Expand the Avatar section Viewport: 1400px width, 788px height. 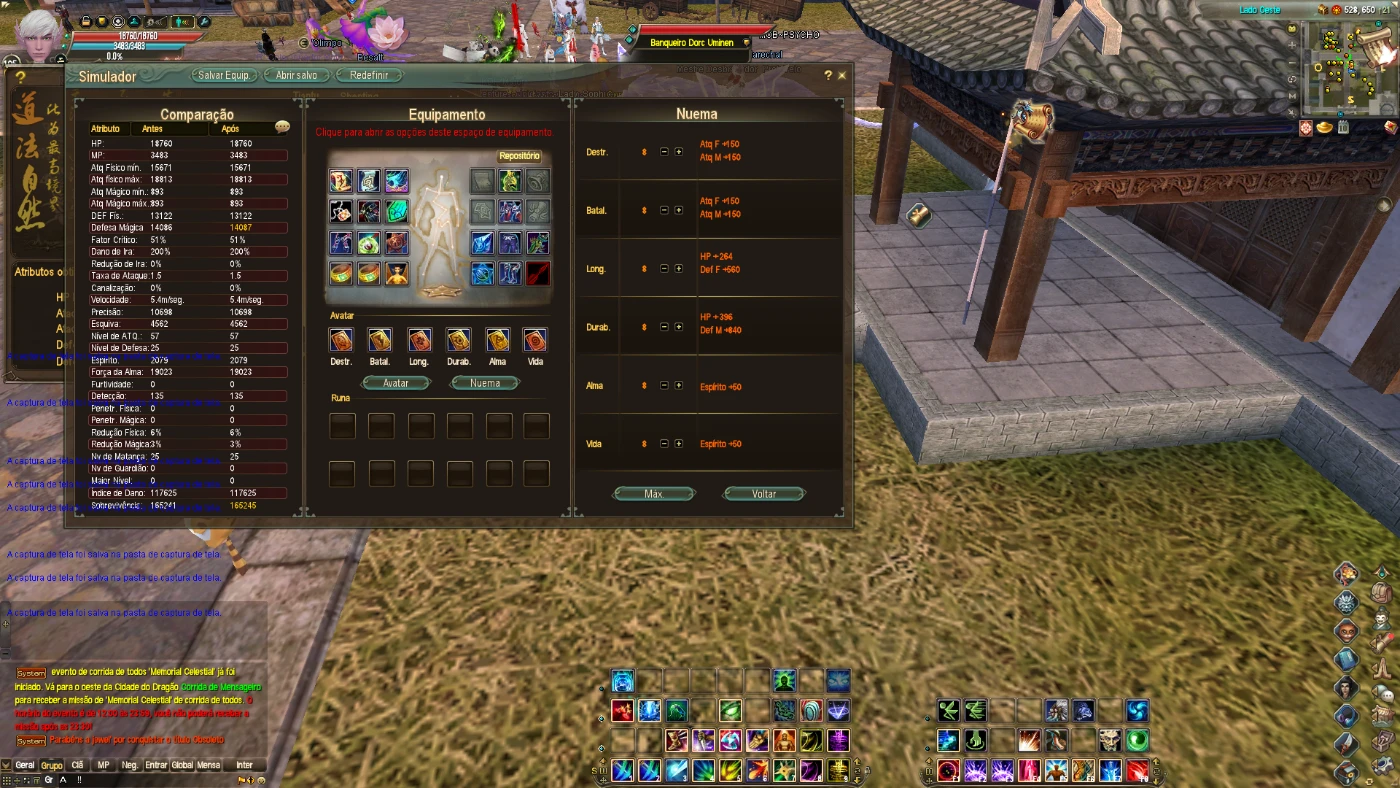click(x=396, y=382)
